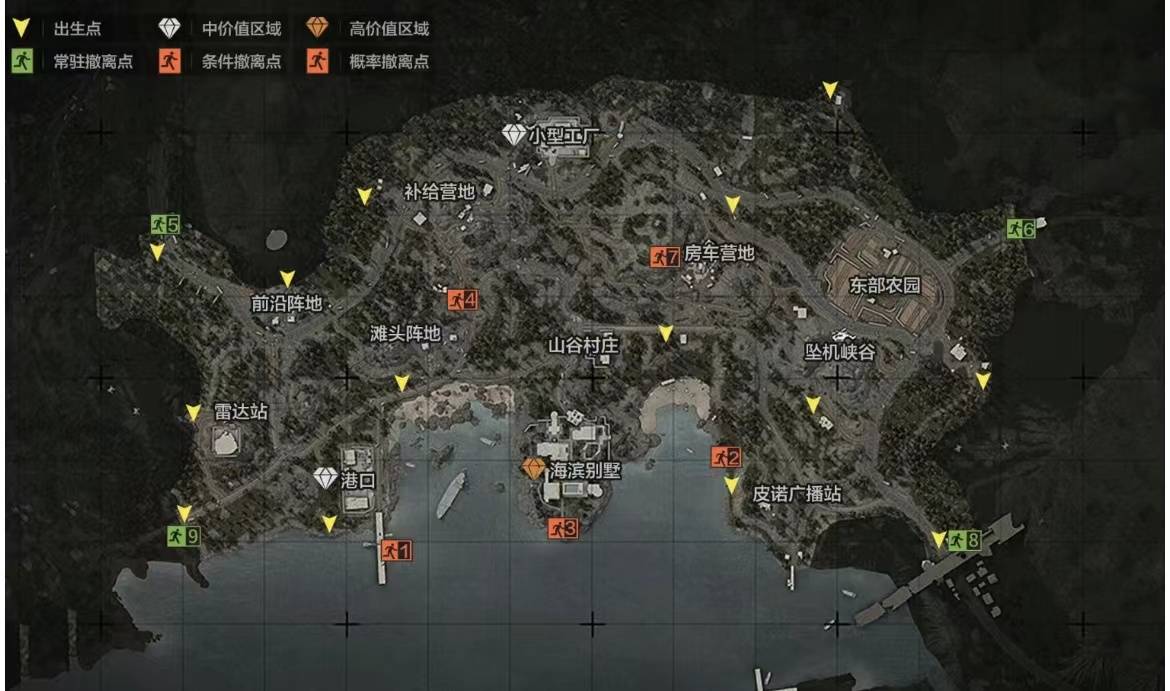Select extraction point marker number 1
The image size is (1170, 691).
tap(396, 549)
